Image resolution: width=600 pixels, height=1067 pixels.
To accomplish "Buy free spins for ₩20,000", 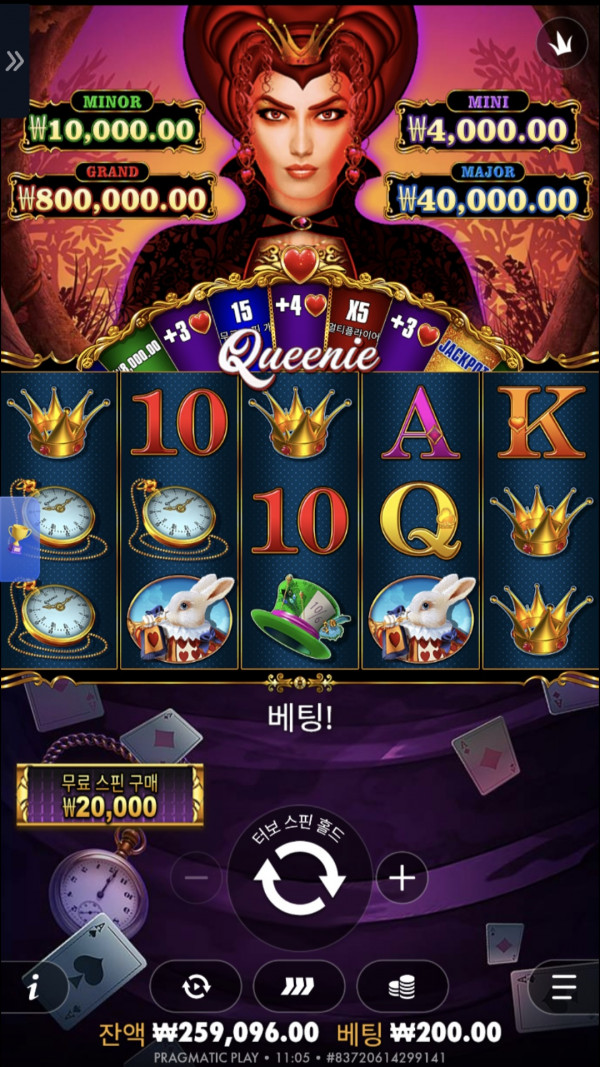I will click(x=110, y=795).
